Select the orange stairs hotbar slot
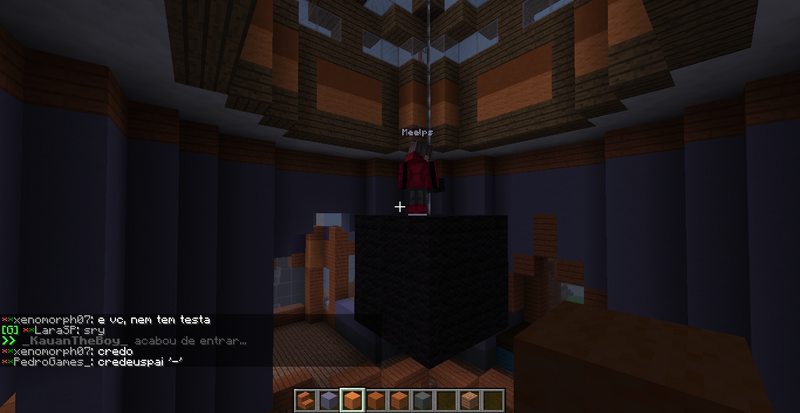The image size is (800, 413). (x=305, y=401)
